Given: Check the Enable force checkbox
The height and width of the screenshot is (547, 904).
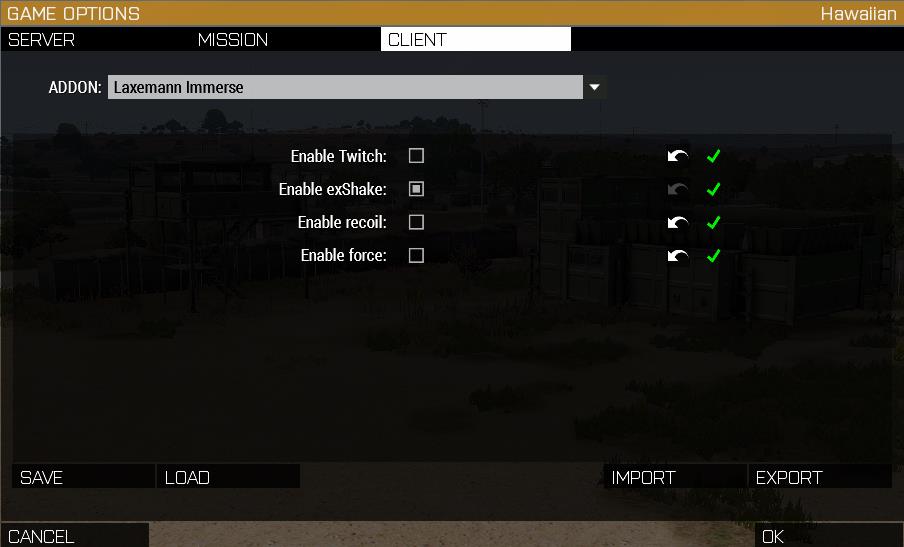Looking at the screenshot, I should click(x=416, y=255).
